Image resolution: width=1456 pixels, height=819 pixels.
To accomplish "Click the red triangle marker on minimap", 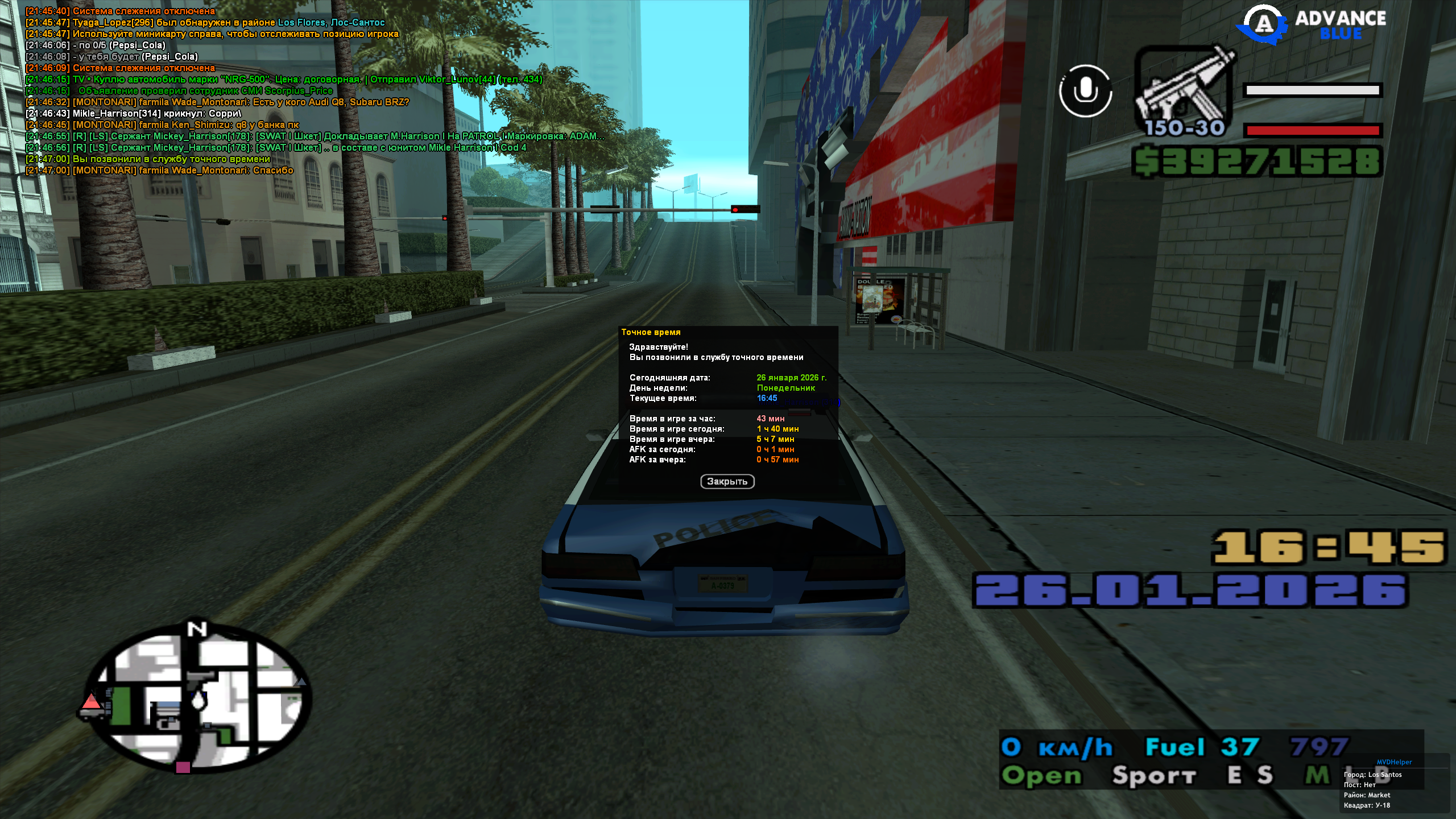I will [x=91, y=701].
